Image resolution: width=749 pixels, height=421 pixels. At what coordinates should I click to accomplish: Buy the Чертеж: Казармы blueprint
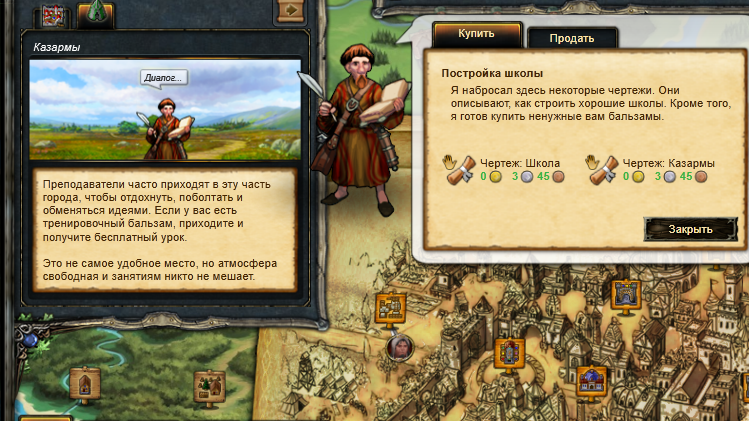coord(603,171)
